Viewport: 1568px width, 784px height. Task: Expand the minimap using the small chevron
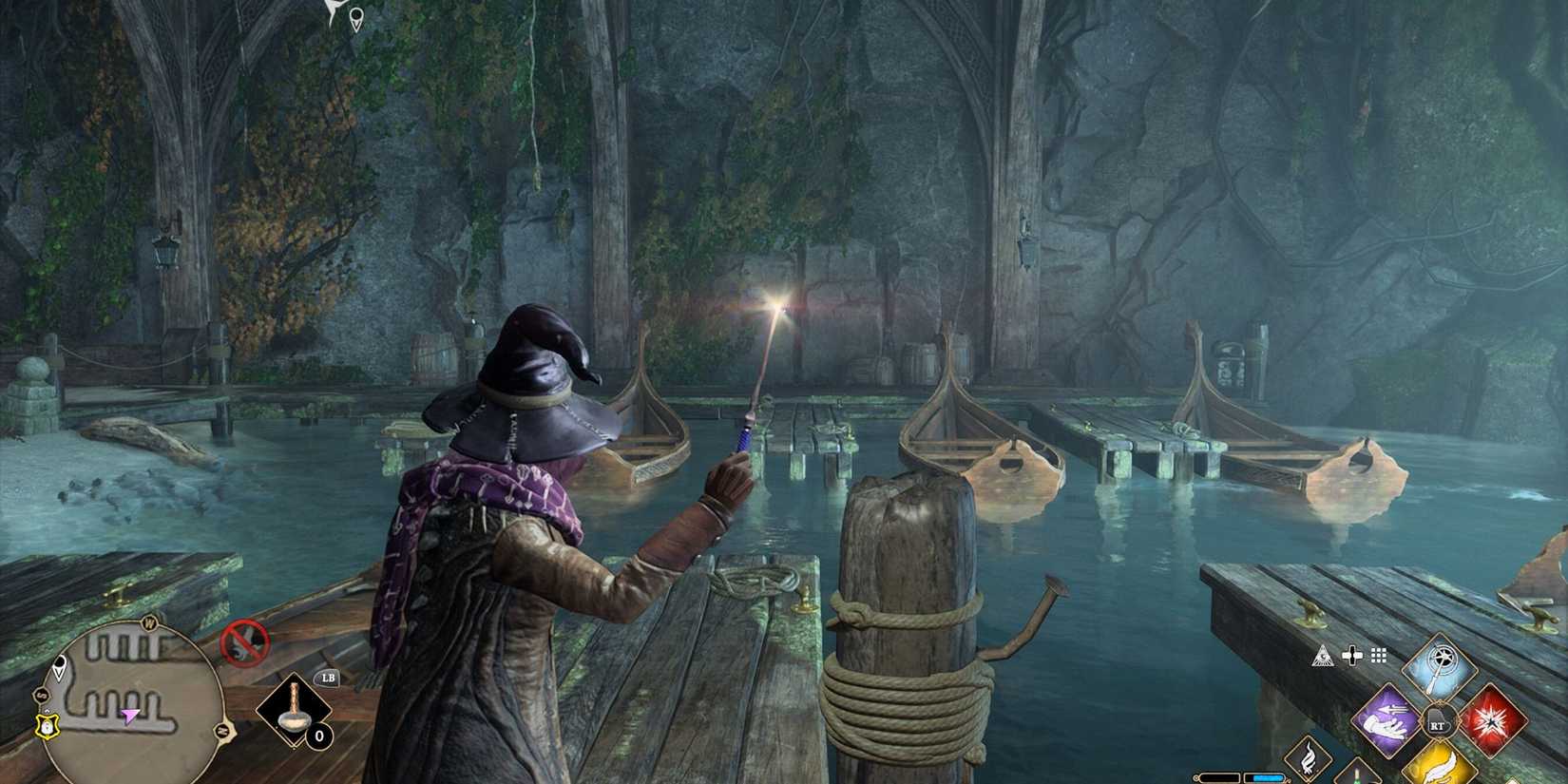tap(48, 711)
